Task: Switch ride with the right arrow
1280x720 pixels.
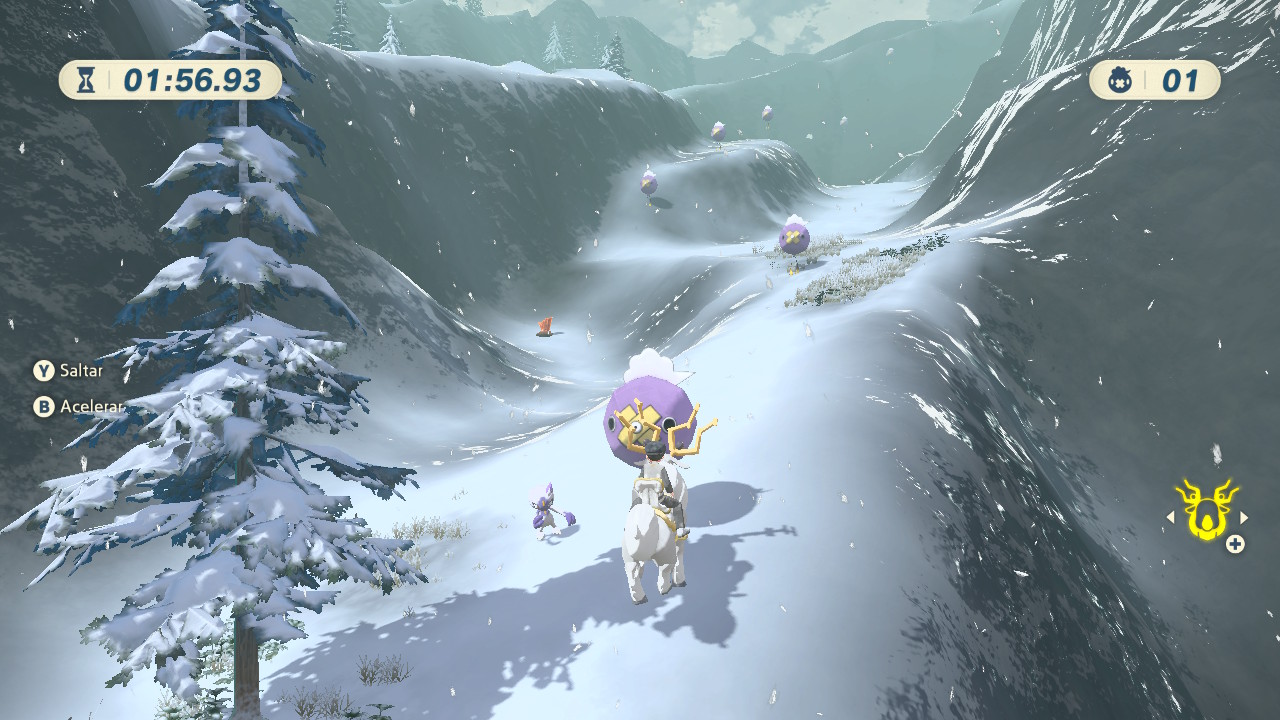Action: click(1244, 517)
